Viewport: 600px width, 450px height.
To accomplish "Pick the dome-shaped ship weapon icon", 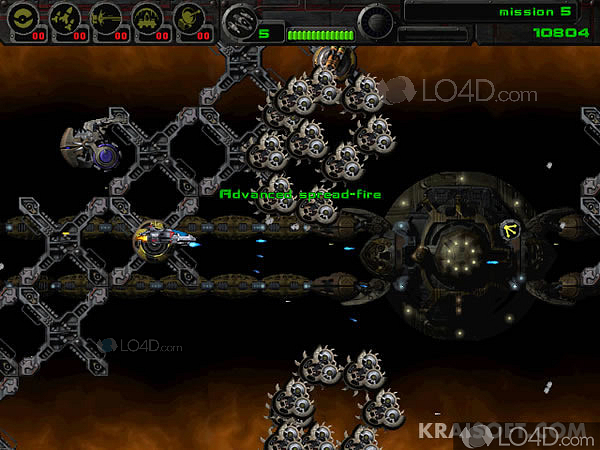I will 147,17.
